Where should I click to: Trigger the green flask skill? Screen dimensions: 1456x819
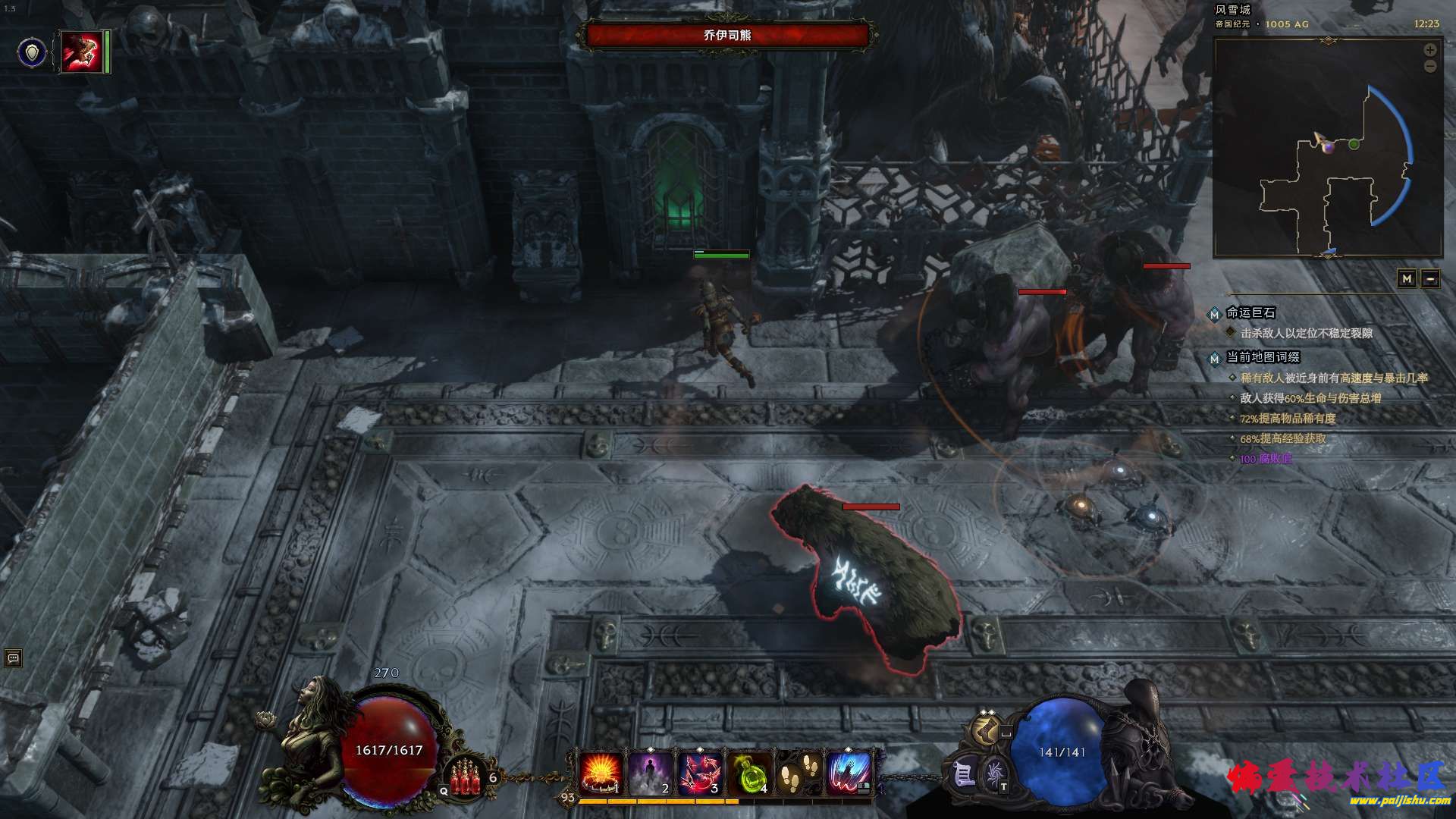click(x=748, y=773)
